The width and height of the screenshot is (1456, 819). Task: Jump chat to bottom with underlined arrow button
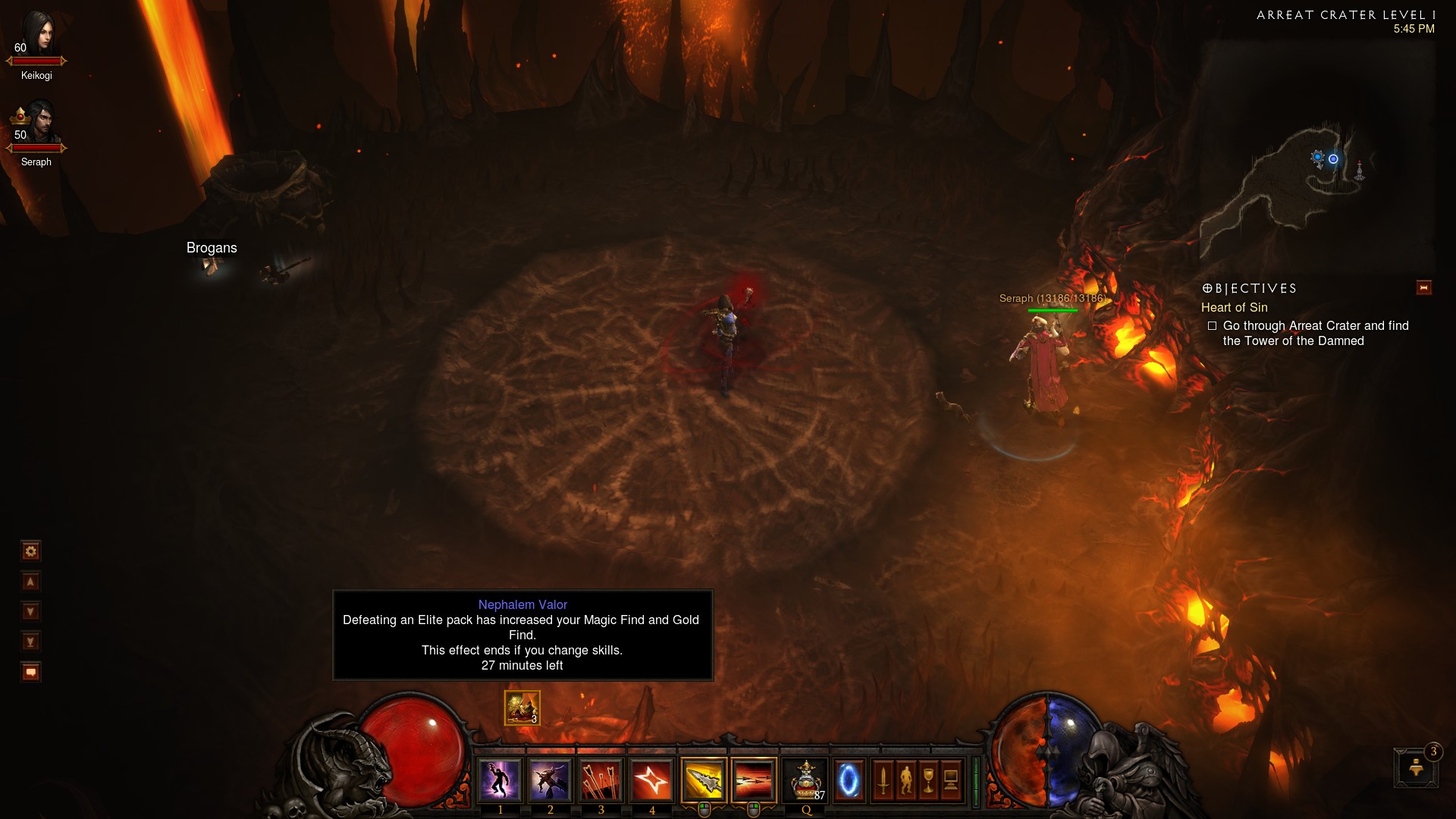[x=30, y=642]
